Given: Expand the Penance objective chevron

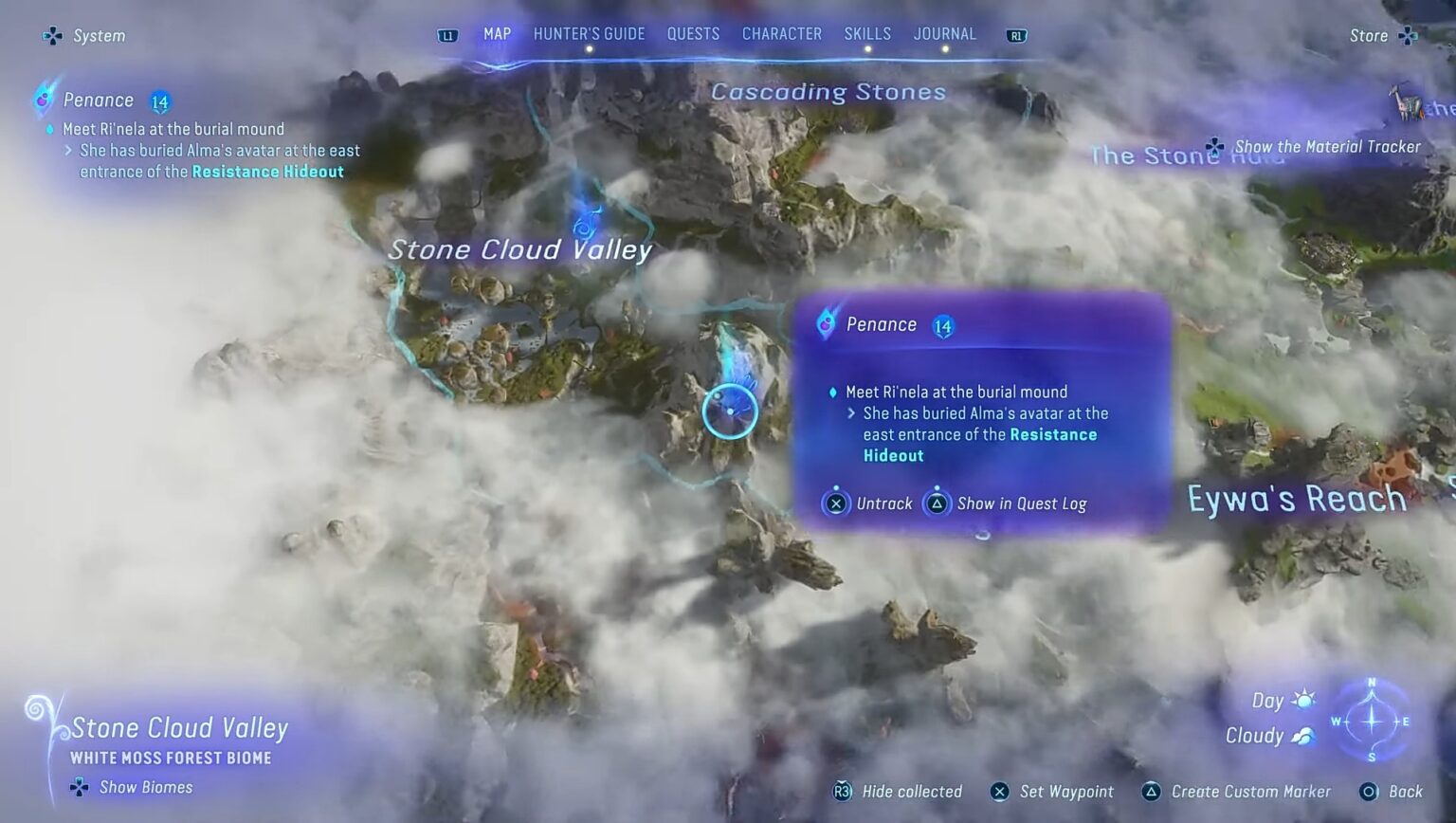Looking at the screenshot, I should click(850, 413).
